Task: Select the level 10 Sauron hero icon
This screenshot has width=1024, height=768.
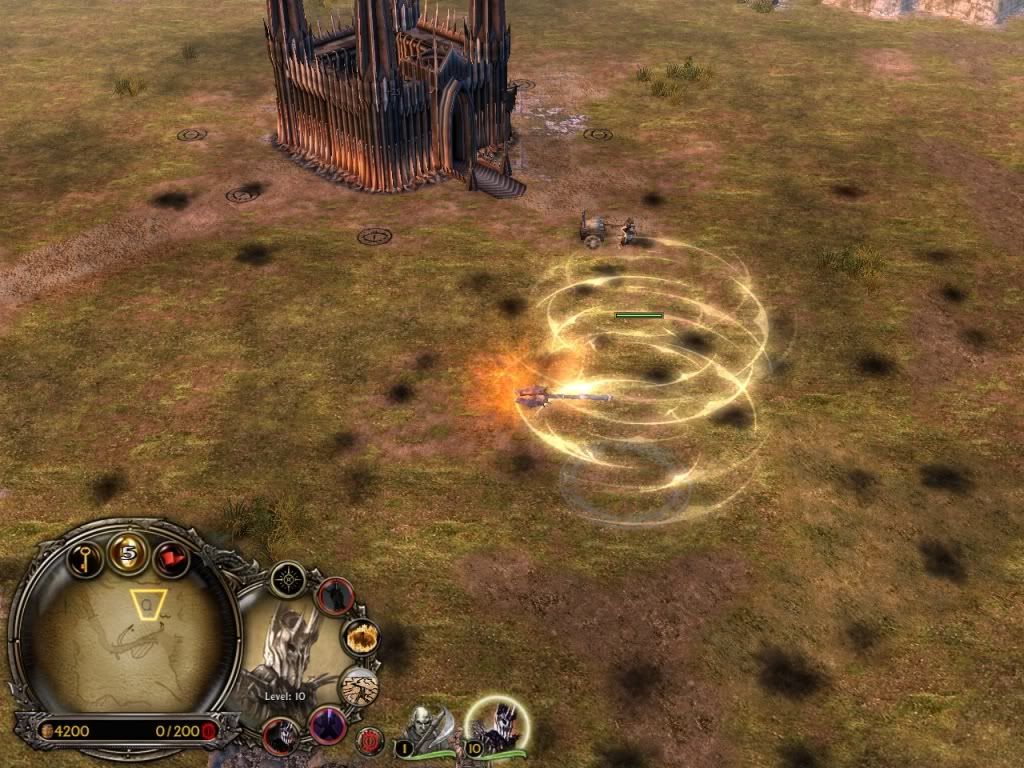Action: (x=496, y=726)
